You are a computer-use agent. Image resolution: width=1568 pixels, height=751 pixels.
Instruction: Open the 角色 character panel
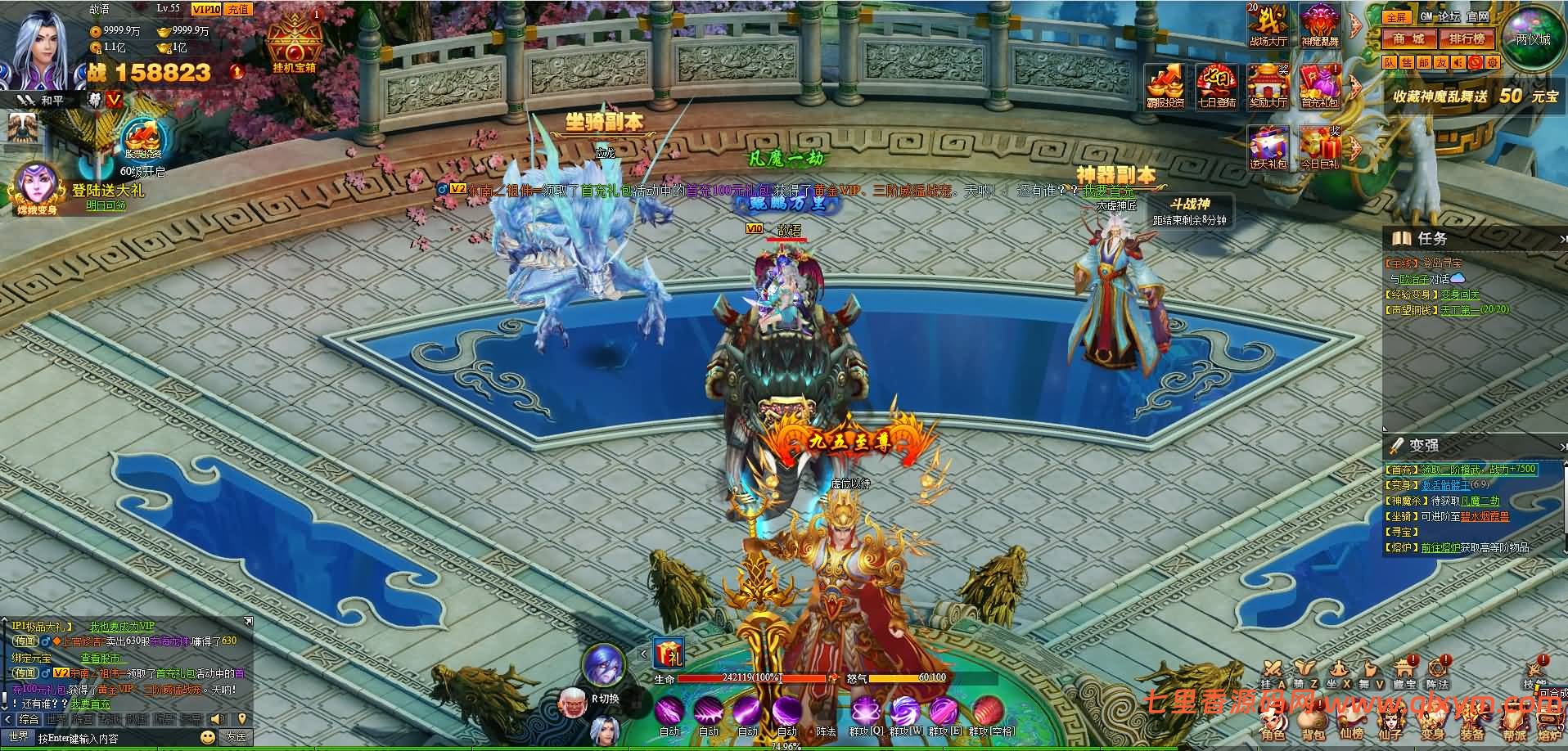1273,725
